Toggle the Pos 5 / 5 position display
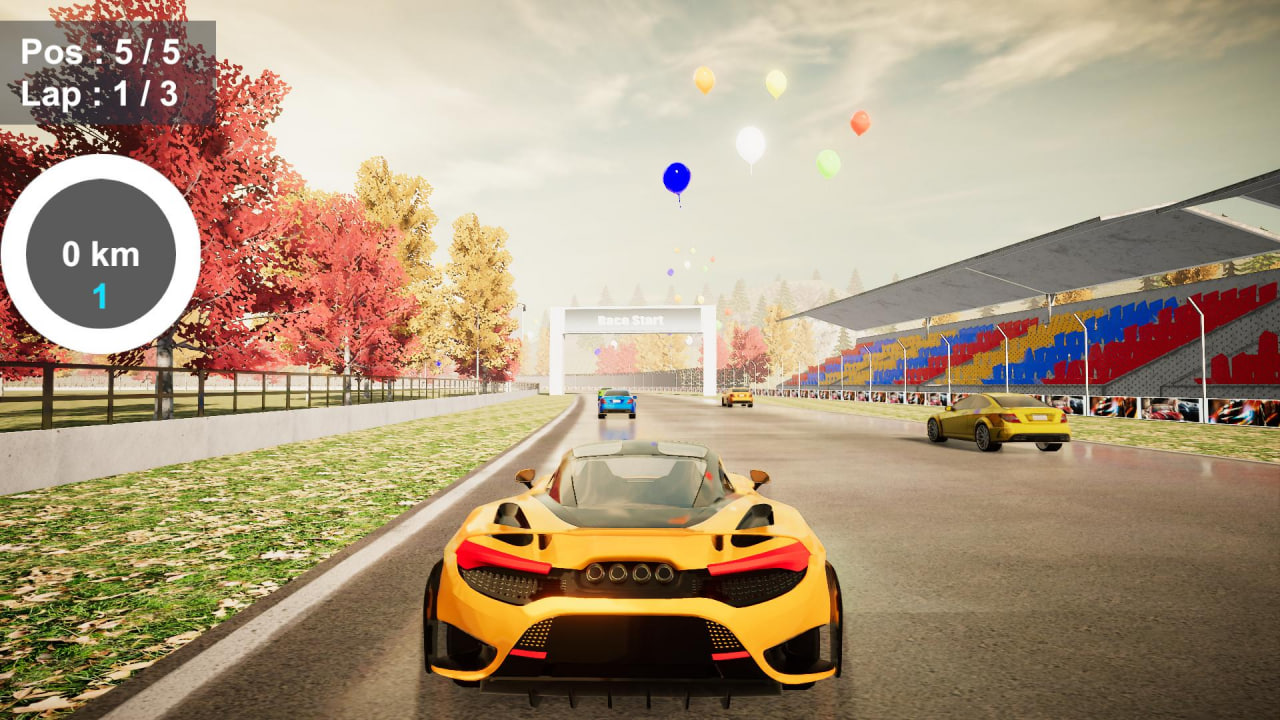1280x720 pixels. (x=100, y=52)
